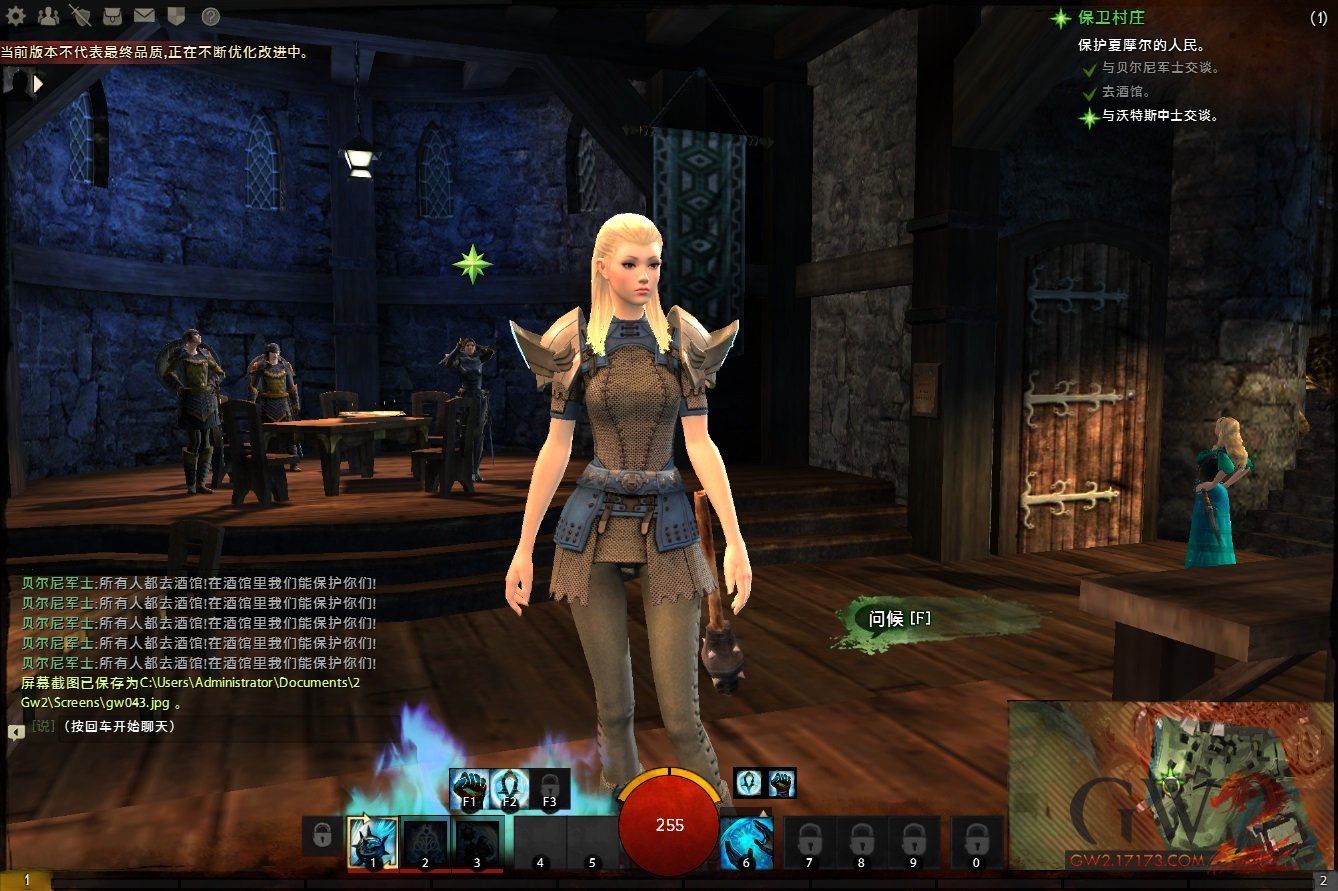
Task: Cast the glowing hands healing skill 6
Action: coord(746,841)
